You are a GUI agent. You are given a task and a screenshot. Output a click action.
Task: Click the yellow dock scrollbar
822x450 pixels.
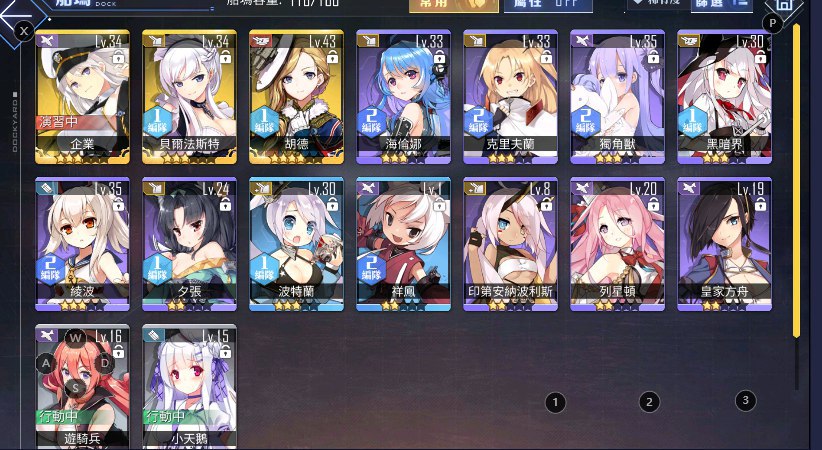click(796, 180)
